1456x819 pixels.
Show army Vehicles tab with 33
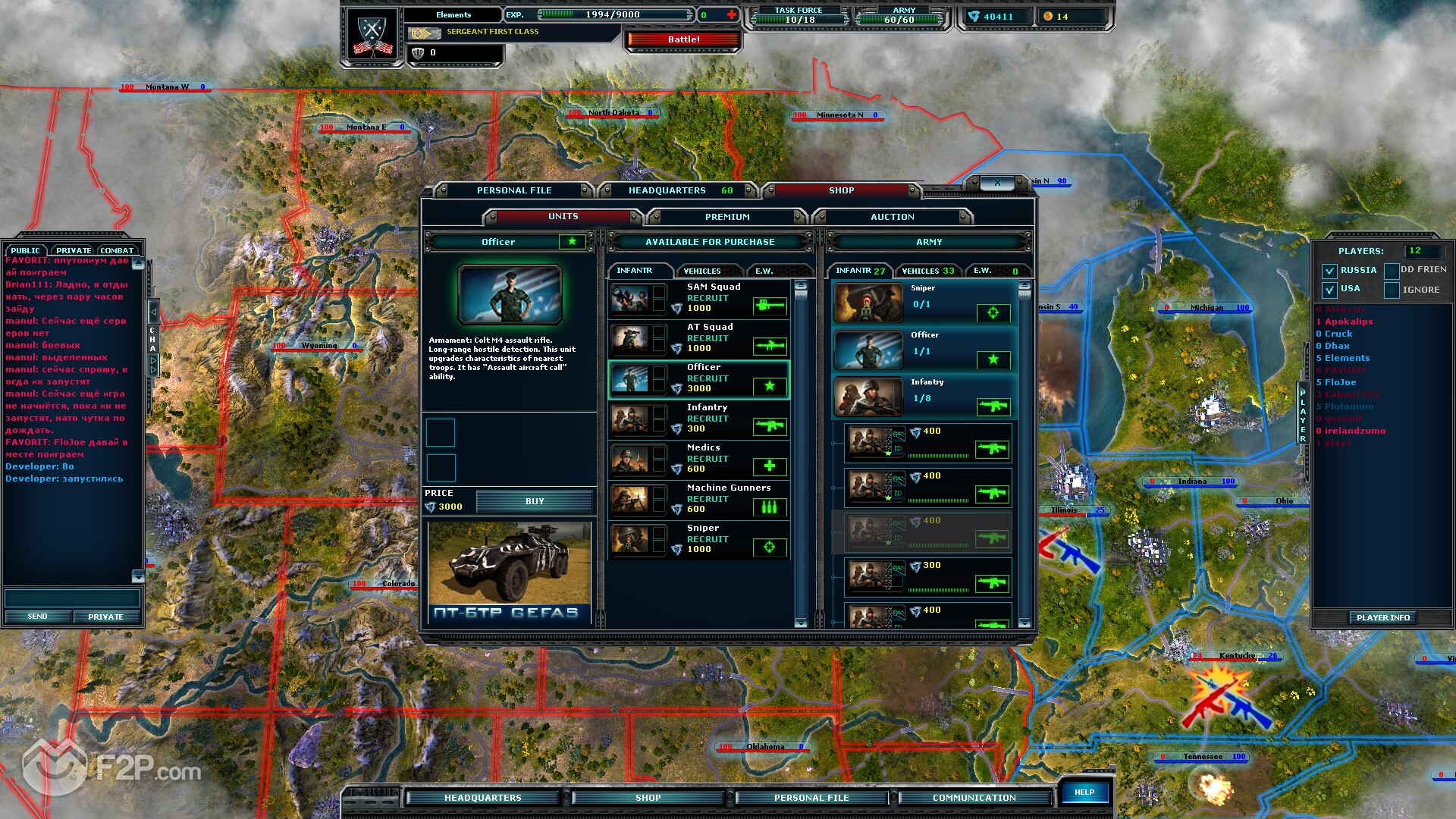pyautogui.click(x=927, y=271)
